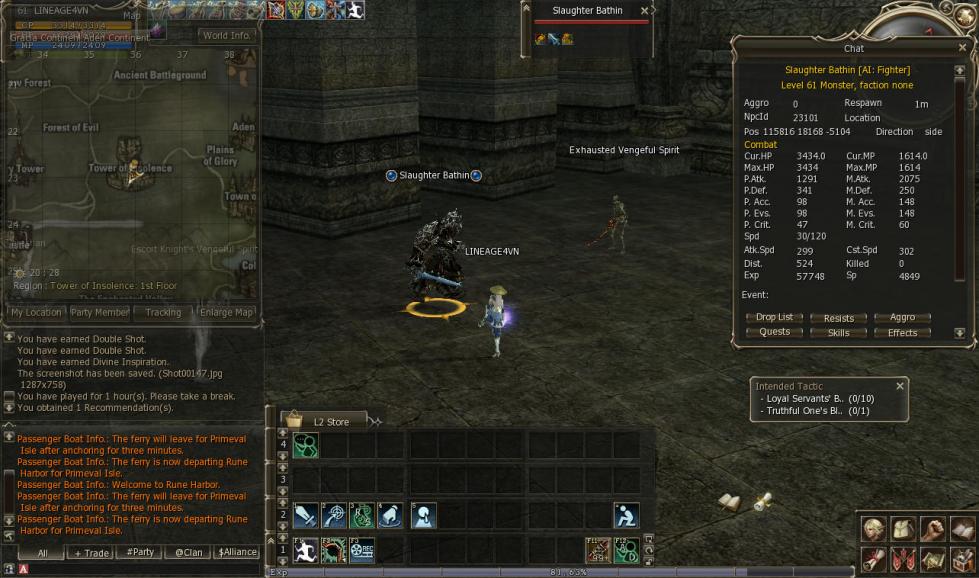The height and width of the screenshot is (578, 979).
Task: Select the #Party chat tab
Action: tap(140, 553)
